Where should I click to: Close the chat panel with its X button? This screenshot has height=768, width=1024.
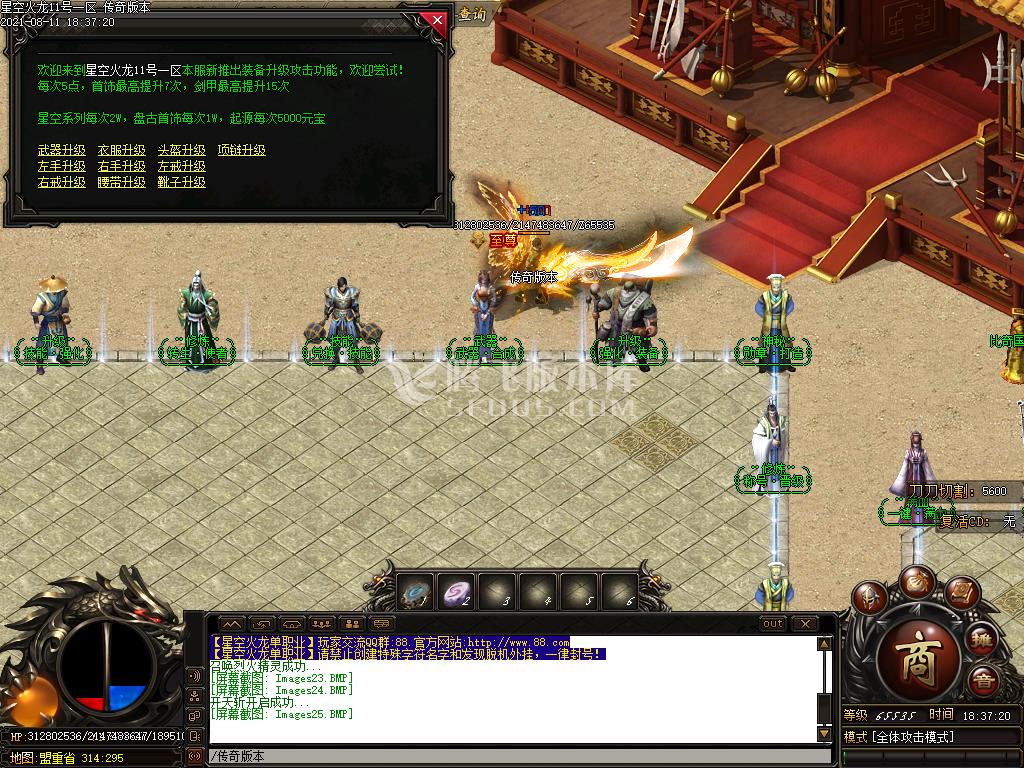[x=804, y=624]
